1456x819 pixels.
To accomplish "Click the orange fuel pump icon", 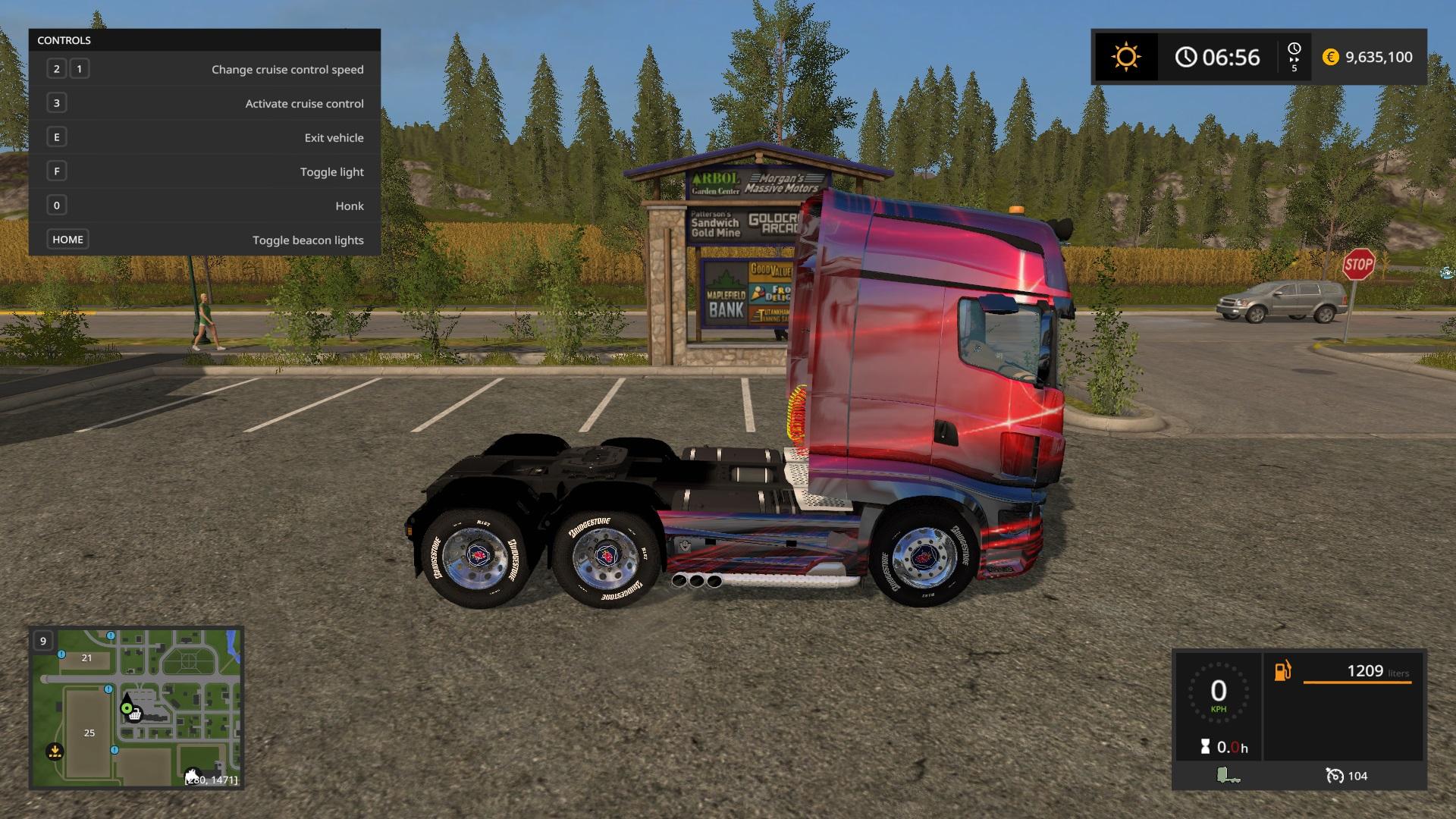I will pos(1282,671).
